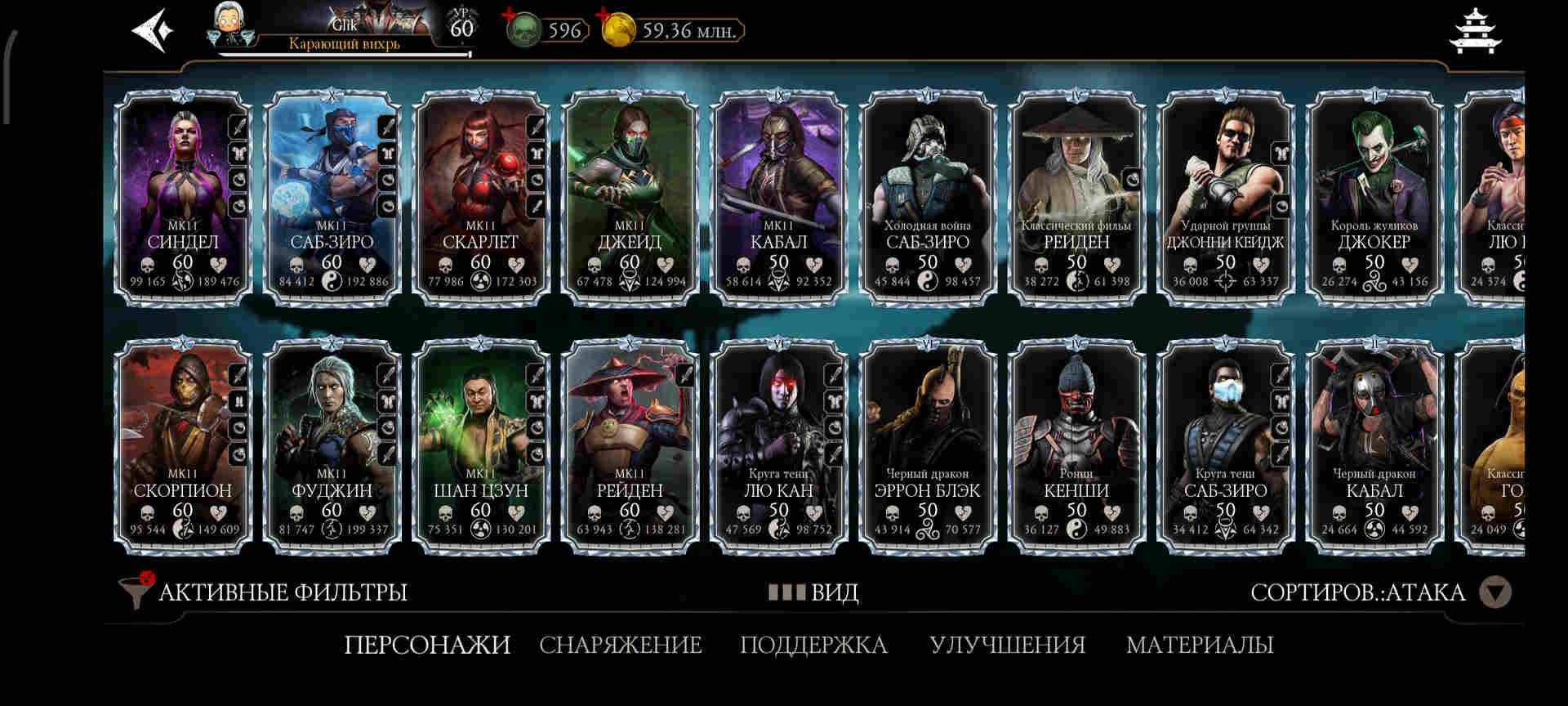Select the Шан Цзун card

(480, 447)
